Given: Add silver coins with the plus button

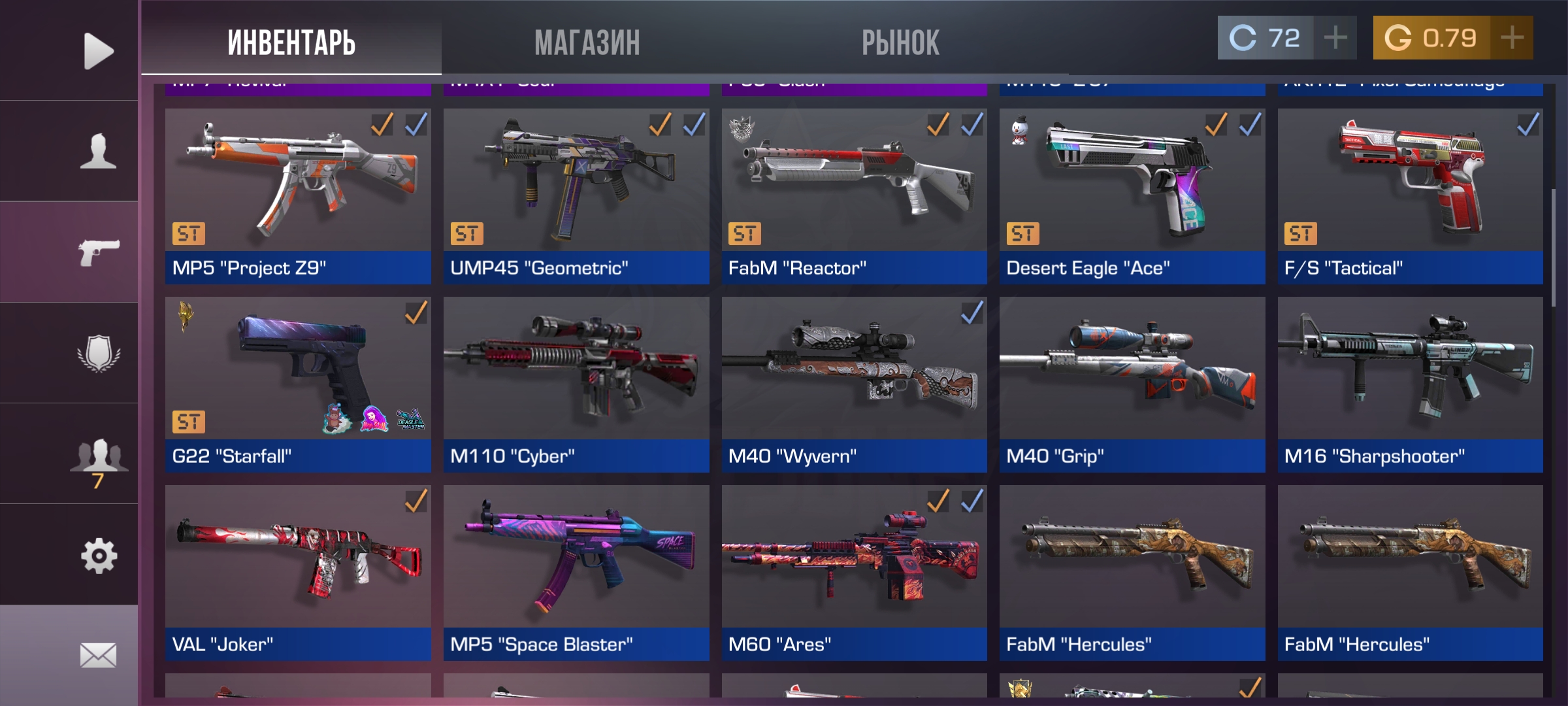Looking at the screenshot, I should (1335, 38).
